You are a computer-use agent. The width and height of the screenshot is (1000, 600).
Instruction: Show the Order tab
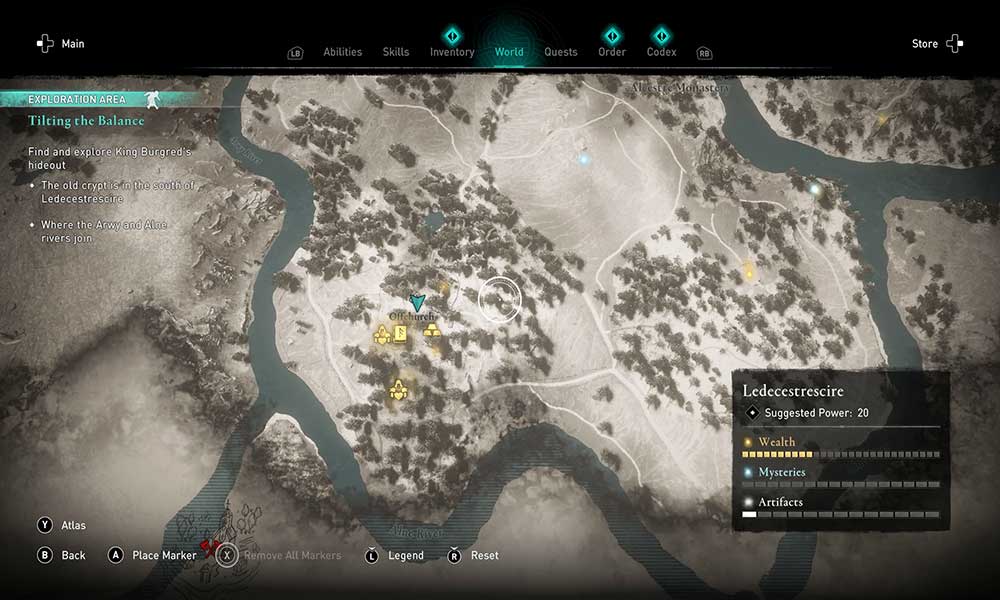[612, 52]
